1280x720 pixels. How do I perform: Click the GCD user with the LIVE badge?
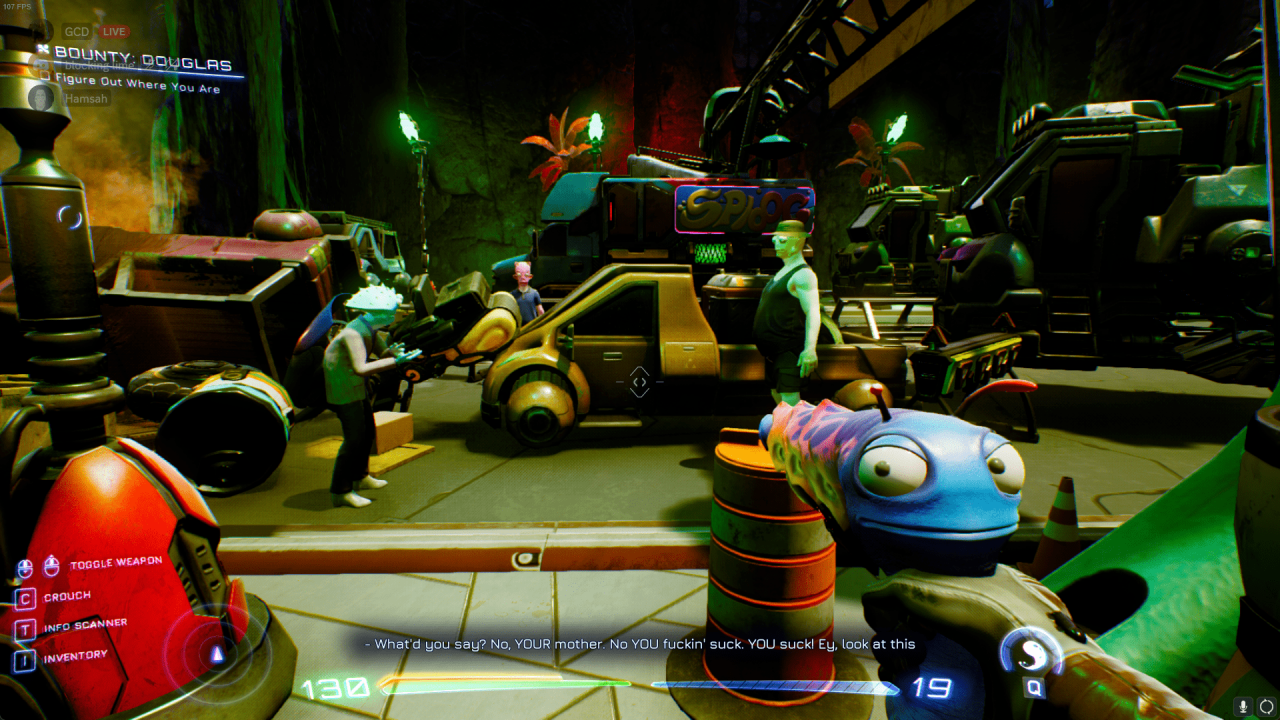(x=77, y=31)
